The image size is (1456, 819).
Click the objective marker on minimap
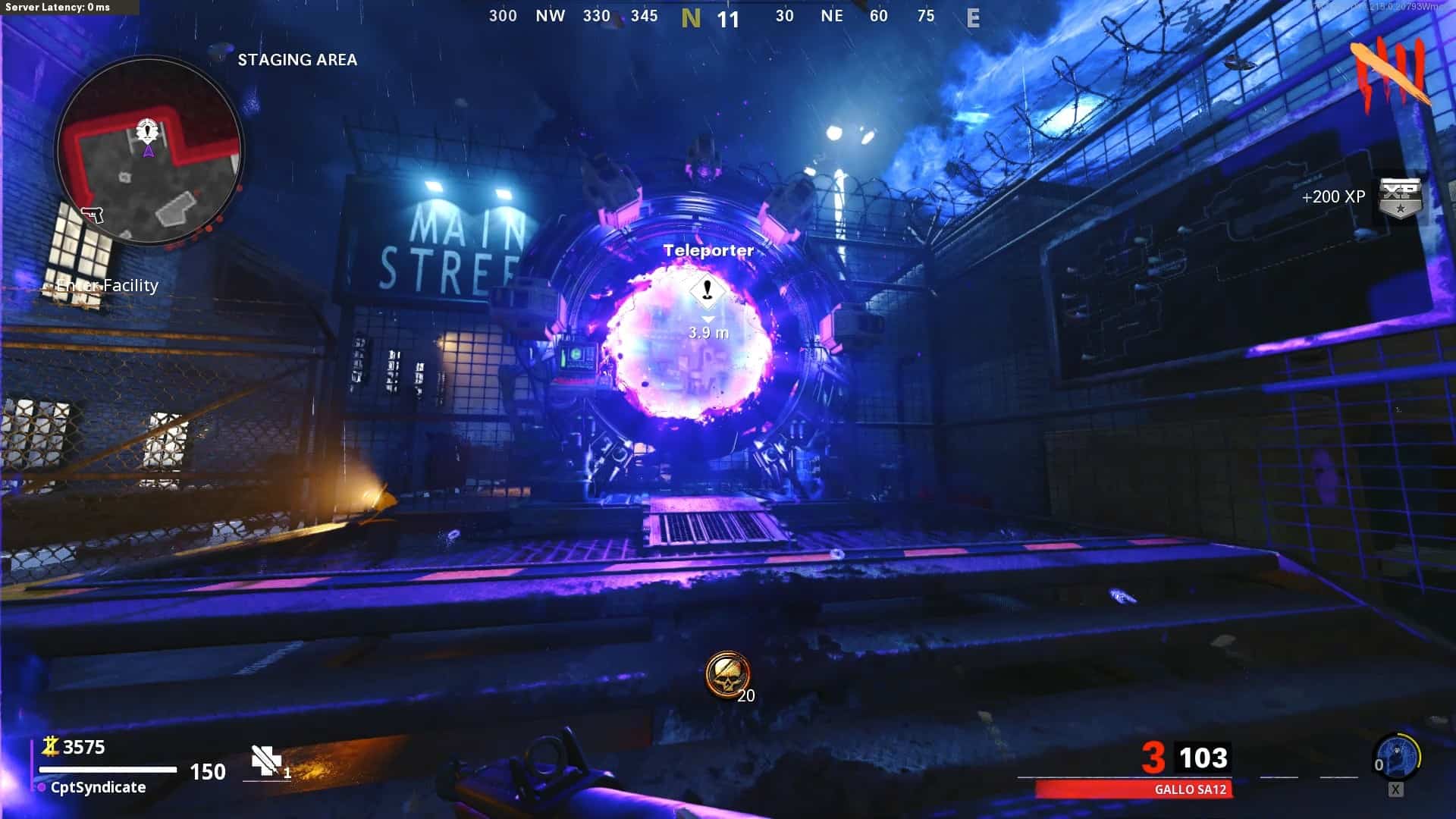pyautogui.click(x=146, y=130)
